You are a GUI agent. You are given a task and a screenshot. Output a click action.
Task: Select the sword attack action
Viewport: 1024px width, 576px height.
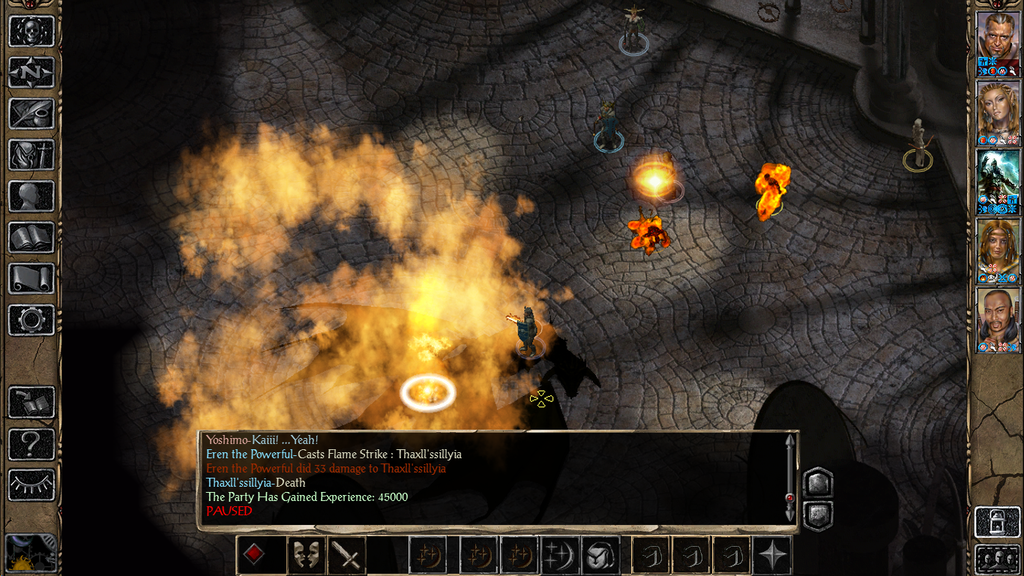click(347, 555)
